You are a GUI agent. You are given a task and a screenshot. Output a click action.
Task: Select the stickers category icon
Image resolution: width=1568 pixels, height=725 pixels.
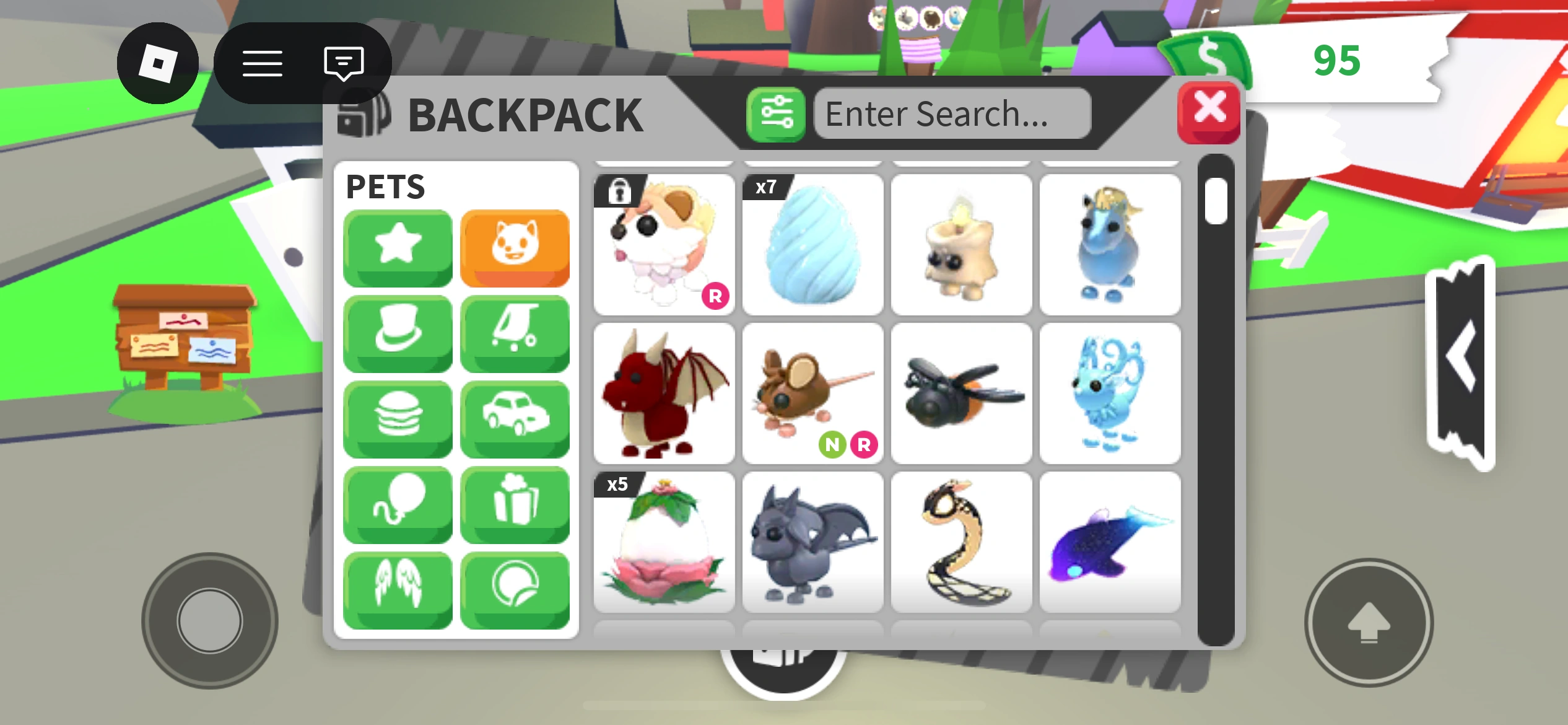(x=515, y=587)
